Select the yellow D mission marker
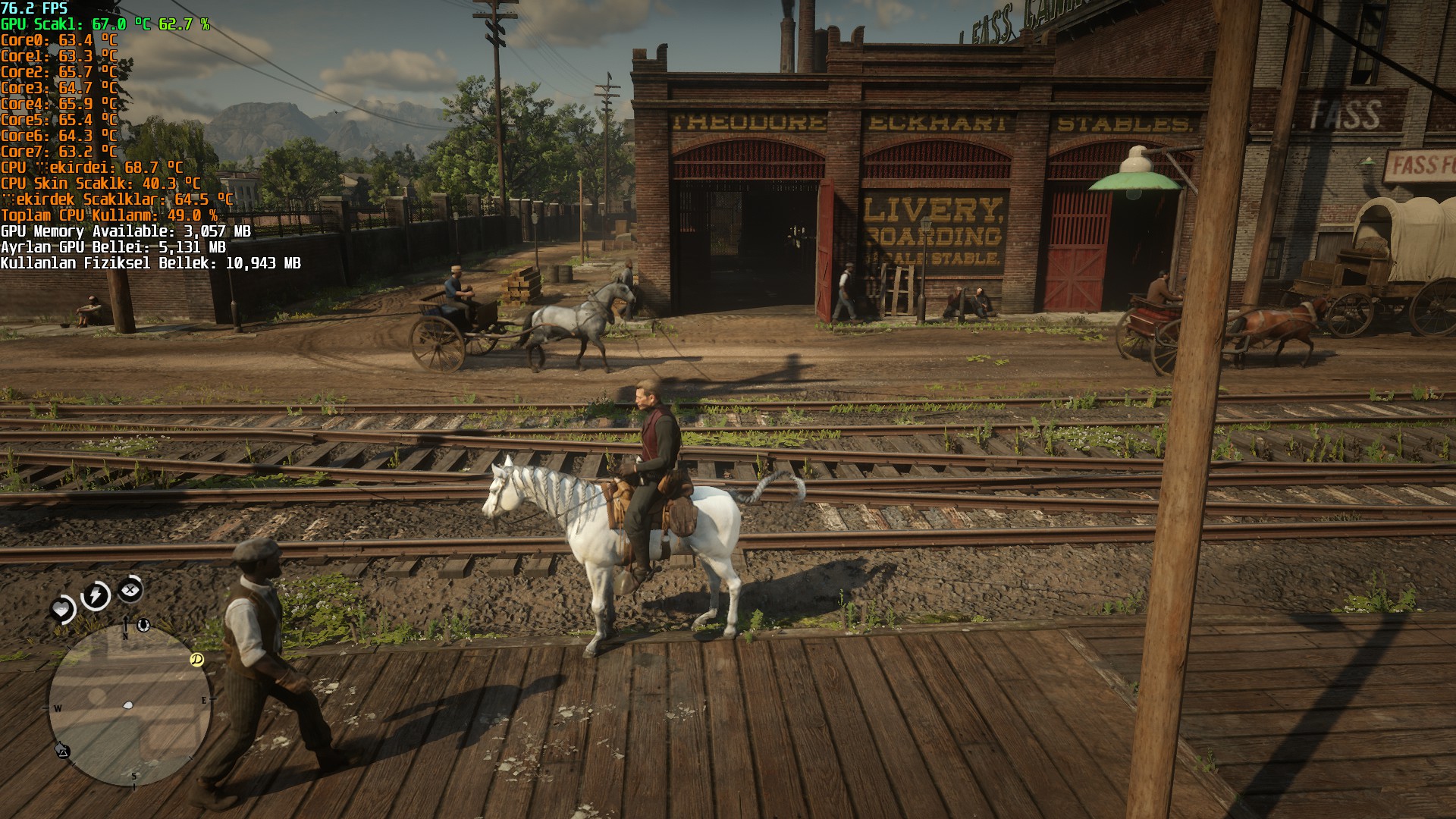The height and width of the screenshot is (819, 1456). [x=196, y=660]
